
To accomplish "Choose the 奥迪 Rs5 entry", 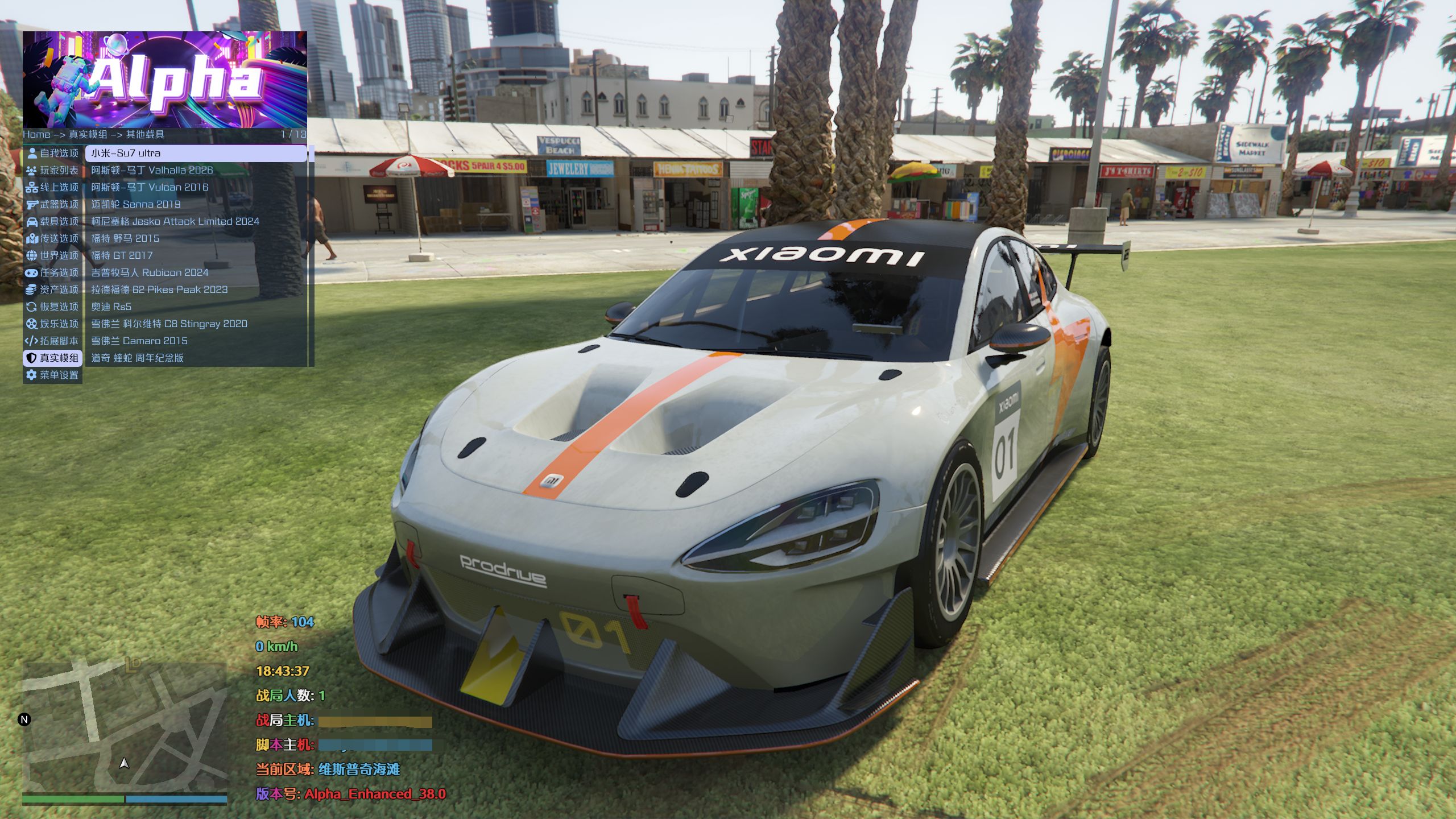I will click(196, 307).
